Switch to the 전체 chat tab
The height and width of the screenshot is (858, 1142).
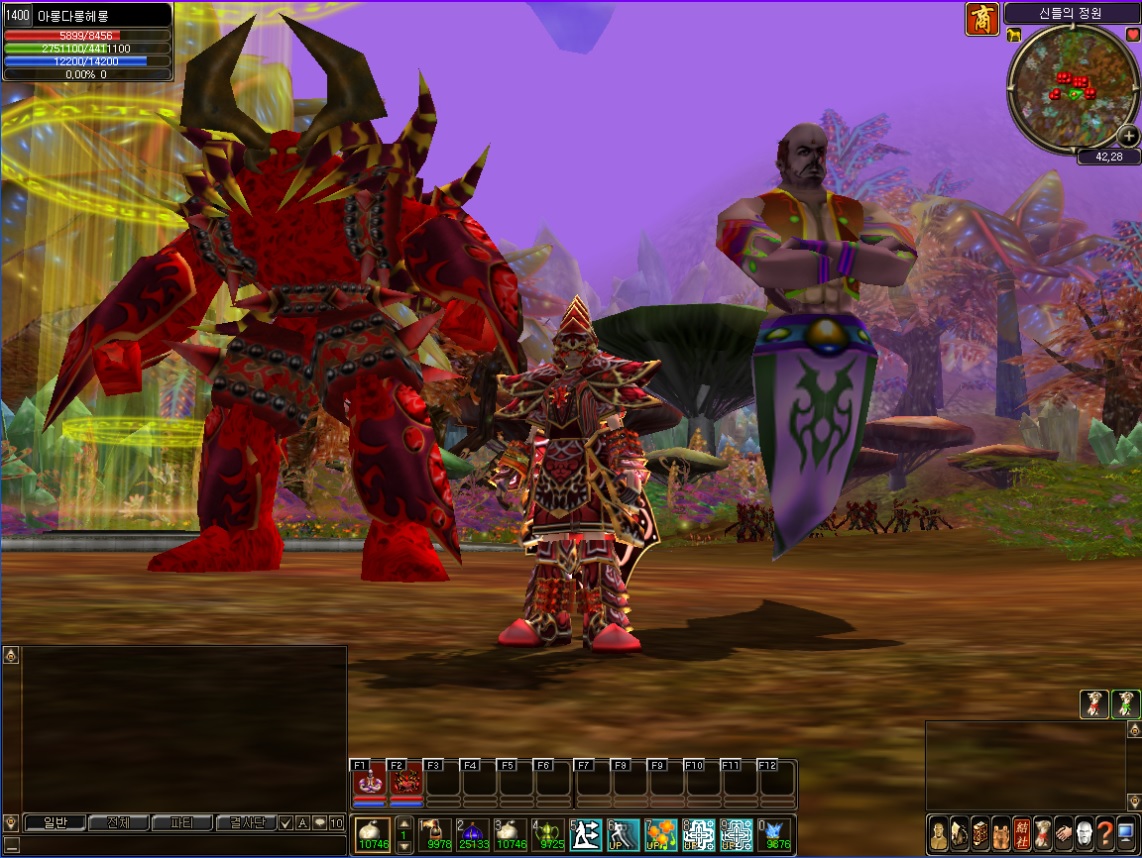point(118,823)
